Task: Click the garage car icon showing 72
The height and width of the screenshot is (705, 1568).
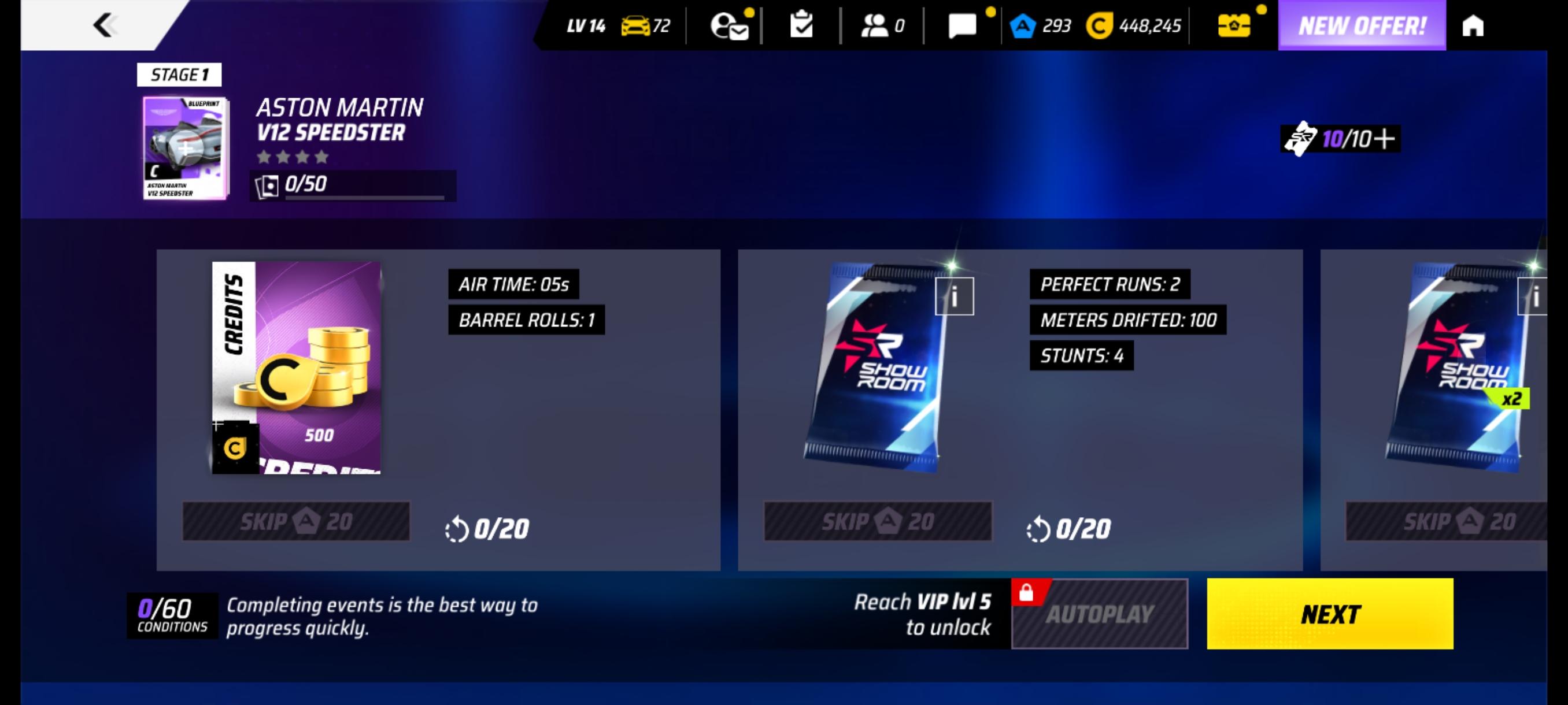Action: pos(637,25)
